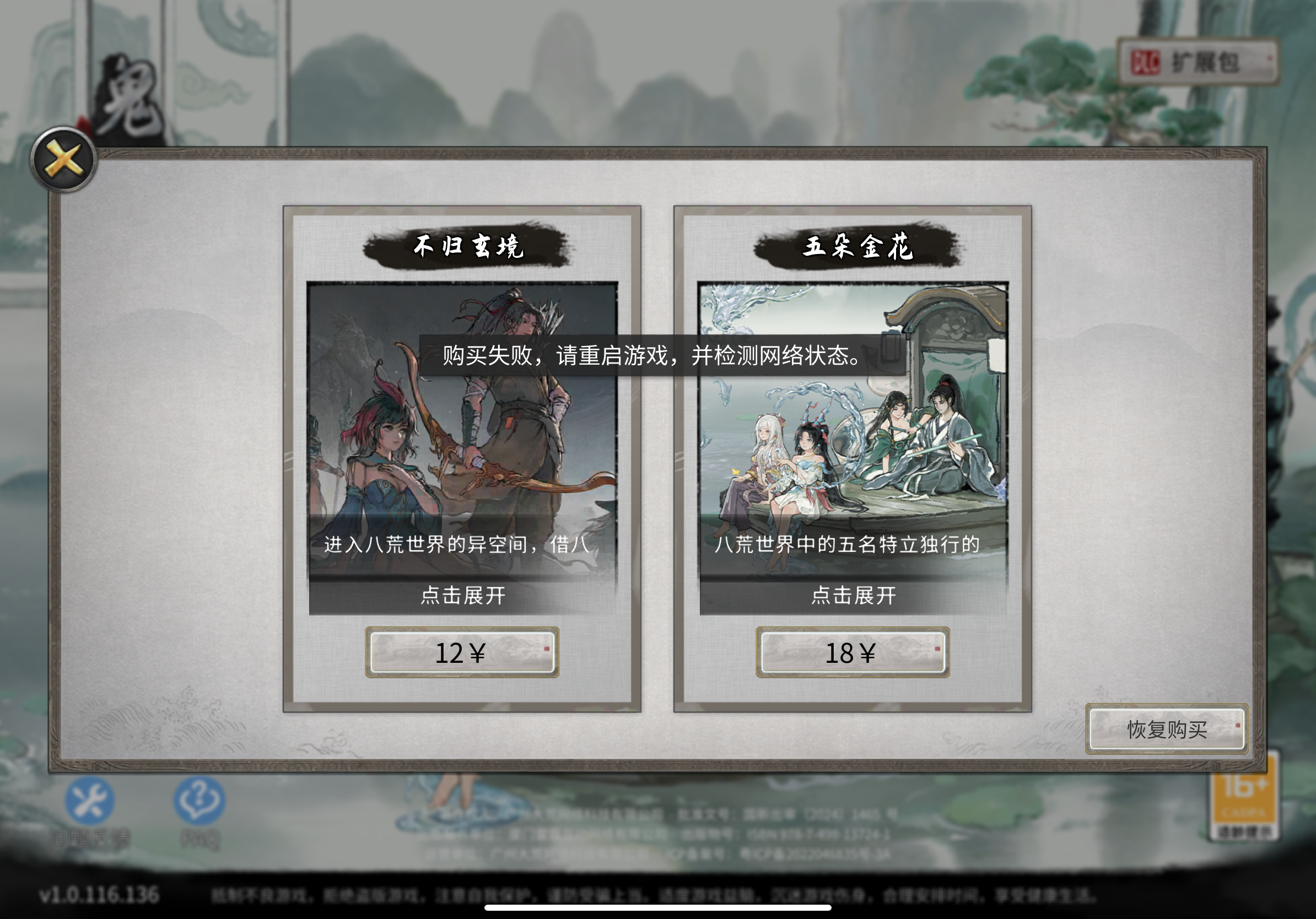The height and width of the screenshot is (919, 1316).
Task: Purchase 不归玄境 for 12¥
Action: pyautogui.click(x=462, y=653)
